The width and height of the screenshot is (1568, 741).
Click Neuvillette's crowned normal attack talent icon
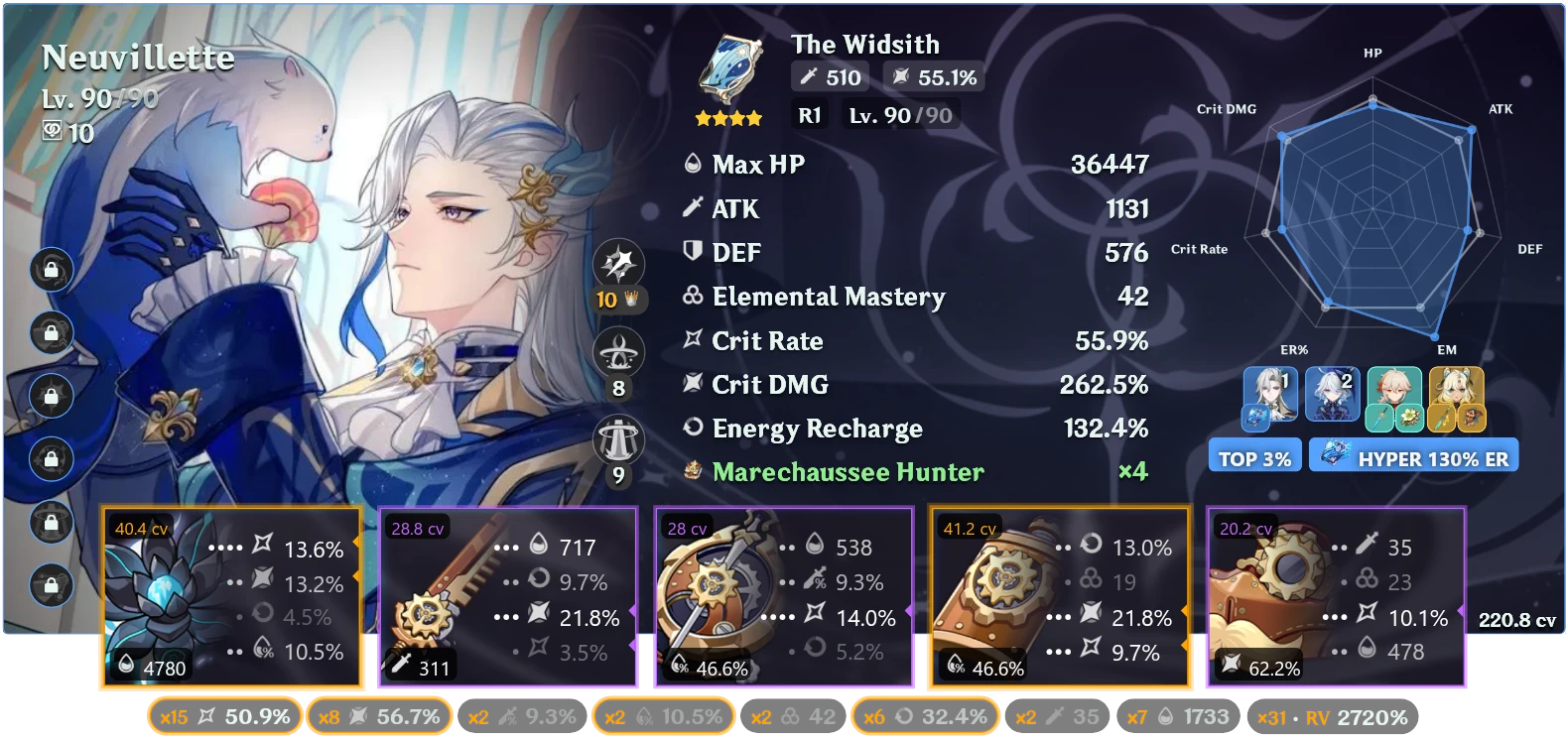click(x=620, y=263)
